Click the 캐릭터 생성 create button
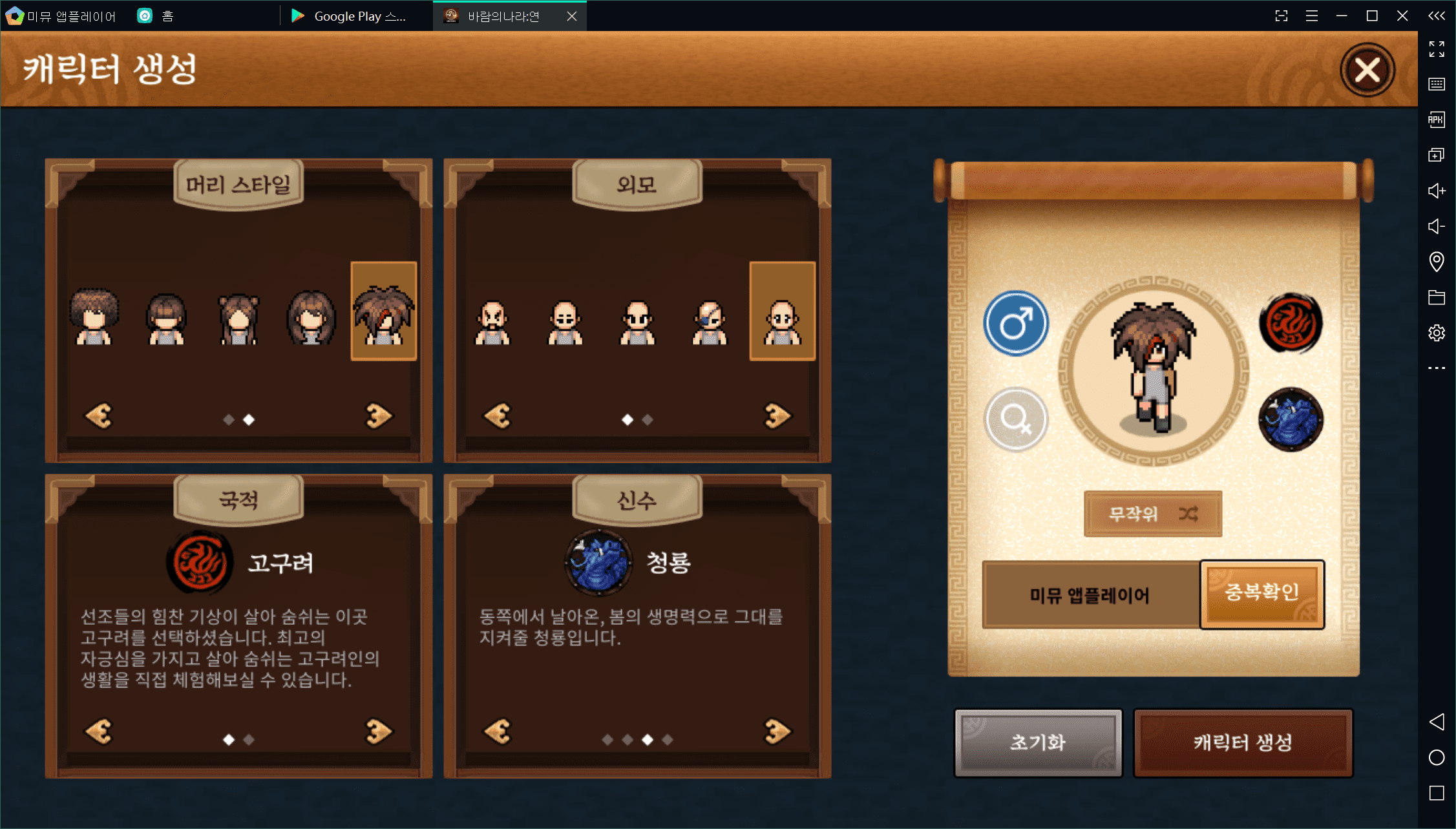 (1242, 742)
